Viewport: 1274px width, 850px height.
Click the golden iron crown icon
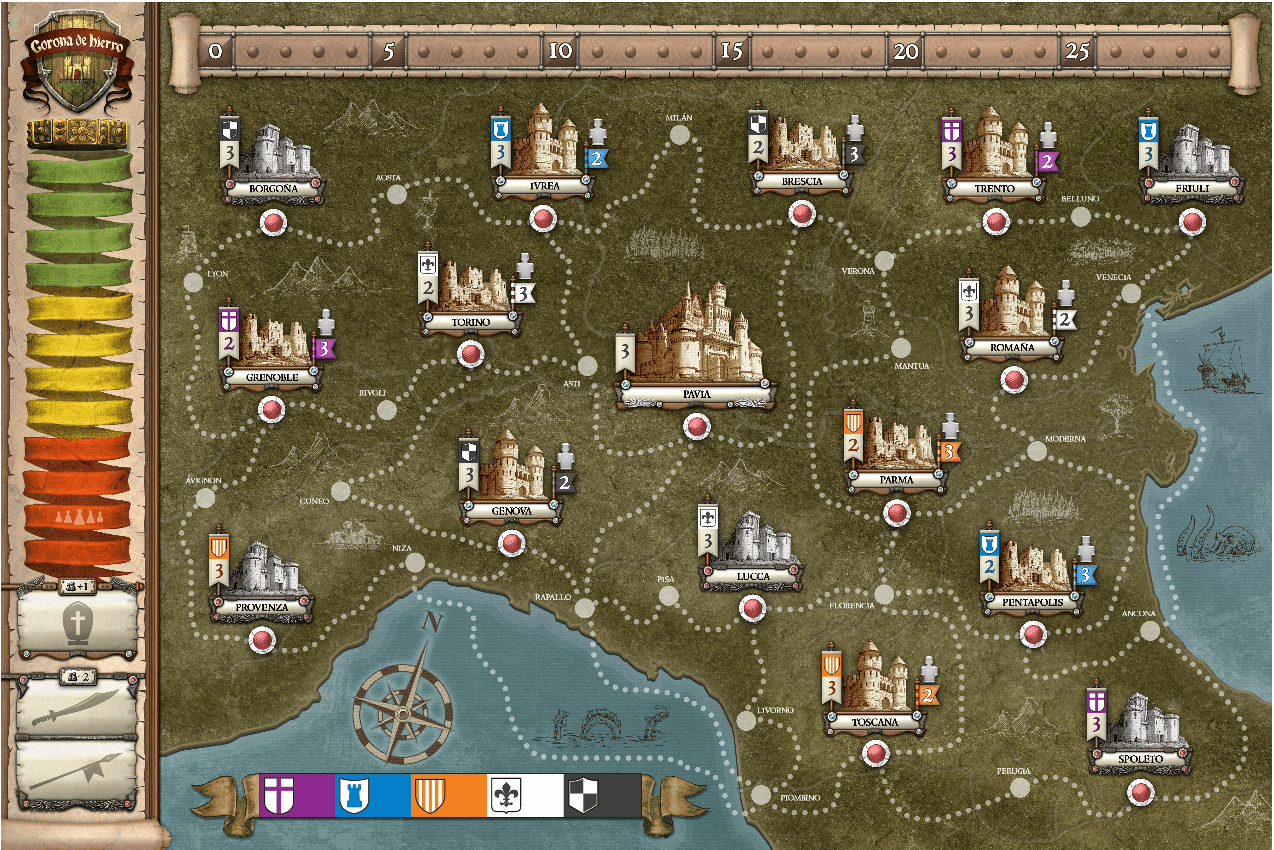tap(78, 132)
